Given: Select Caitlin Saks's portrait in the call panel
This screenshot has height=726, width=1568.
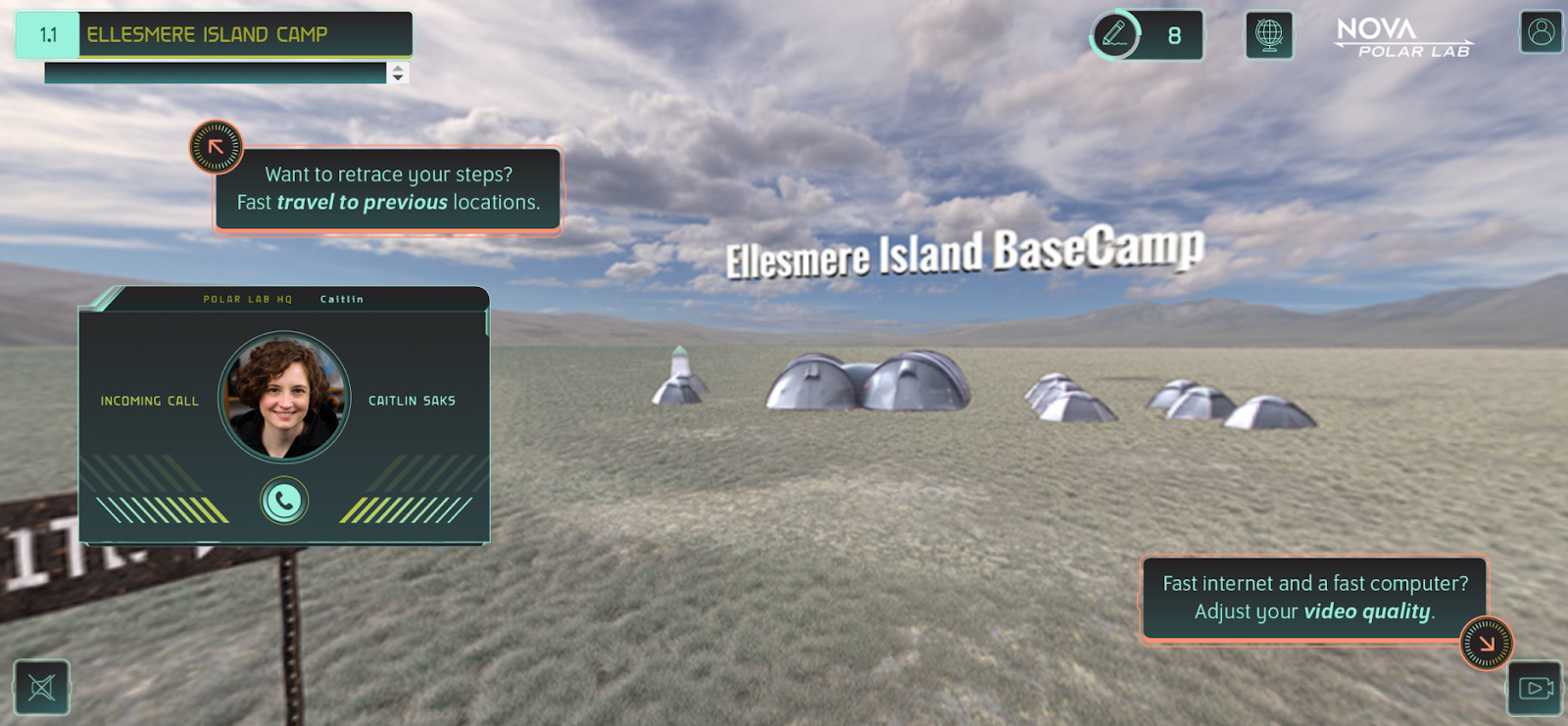Looking at the screenshot, I should coord(284,397).
